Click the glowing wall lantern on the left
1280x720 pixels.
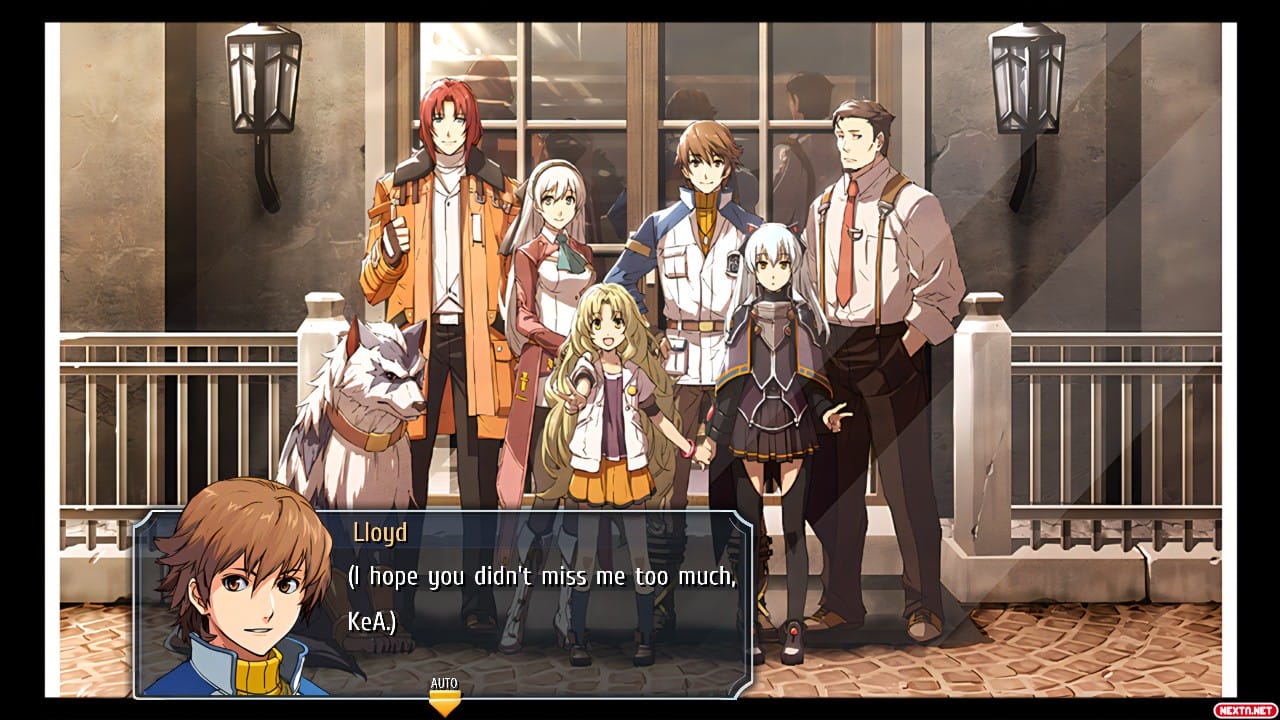coord(263,80)
